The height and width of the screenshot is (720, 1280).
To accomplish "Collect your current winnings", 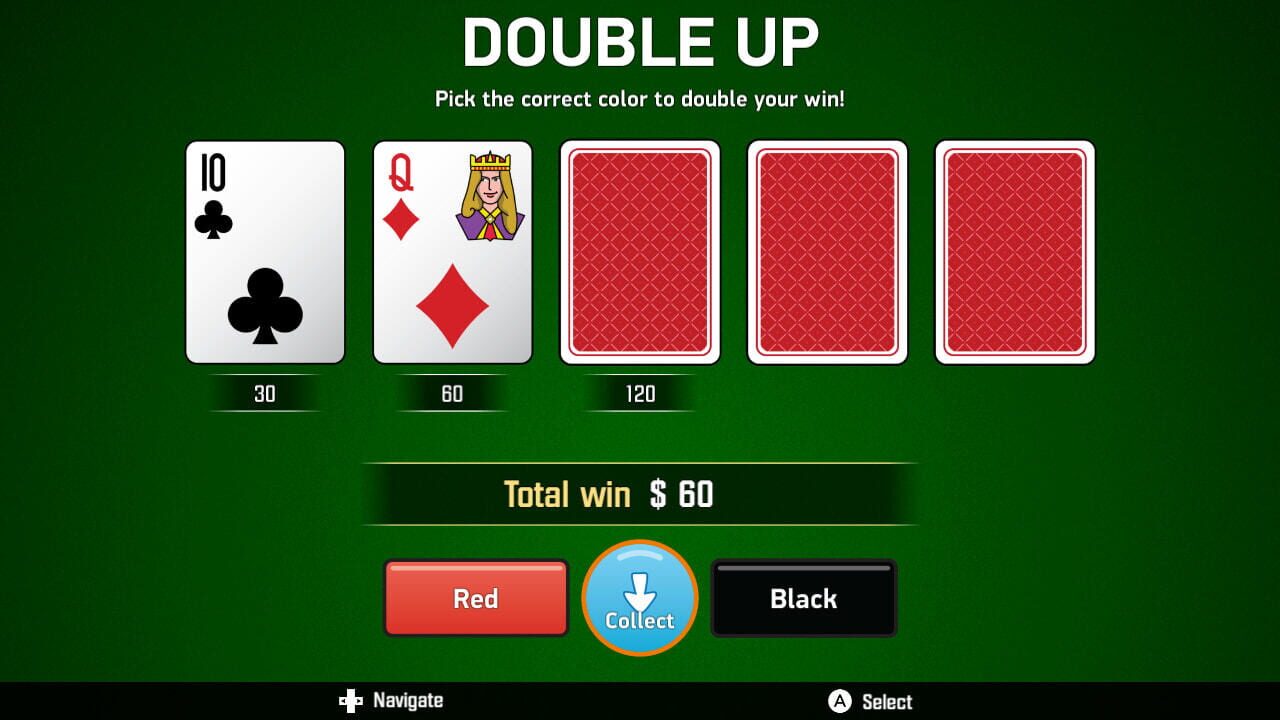I will coord(640,598).
